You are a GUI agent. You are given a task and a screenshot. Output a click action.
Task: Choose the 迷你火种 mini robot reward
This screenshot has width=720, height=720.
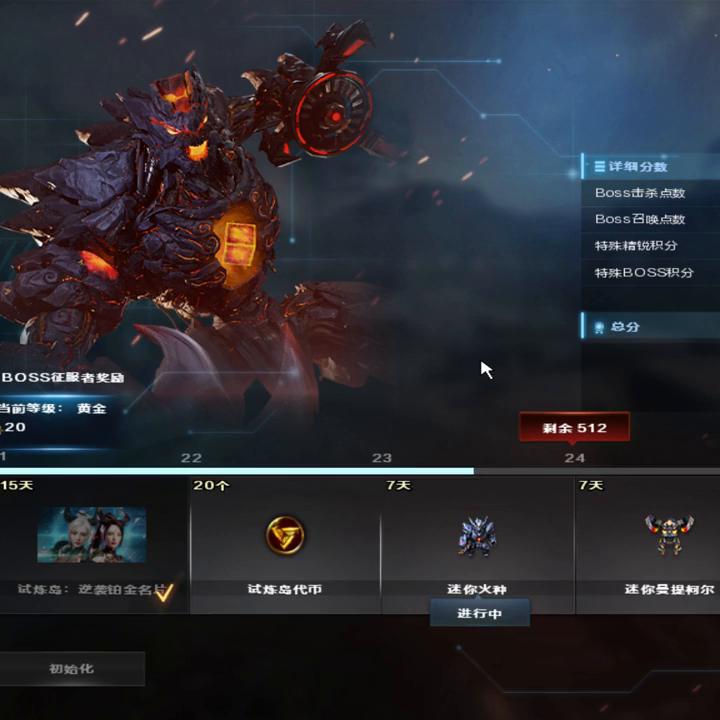477,536
